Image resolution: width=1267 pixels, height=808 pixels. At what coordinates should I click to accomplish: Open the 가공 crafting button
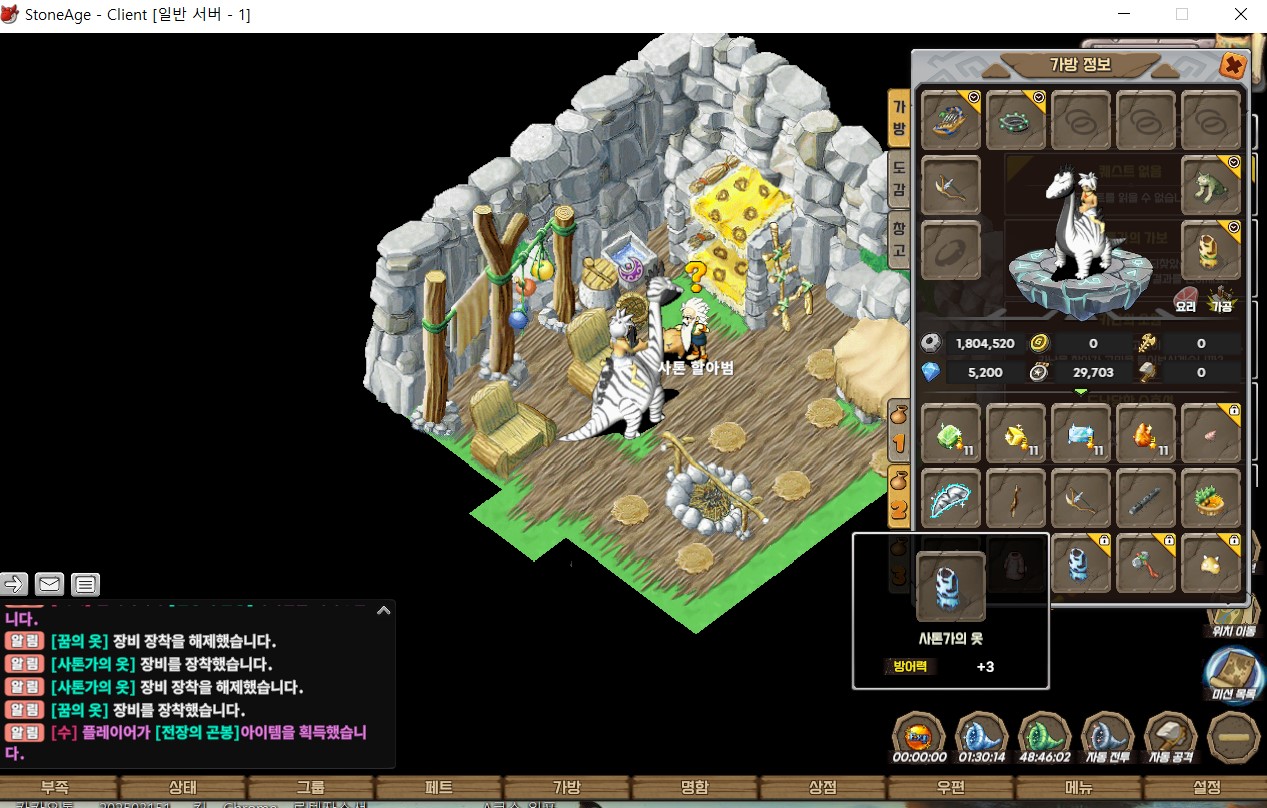1219,300
